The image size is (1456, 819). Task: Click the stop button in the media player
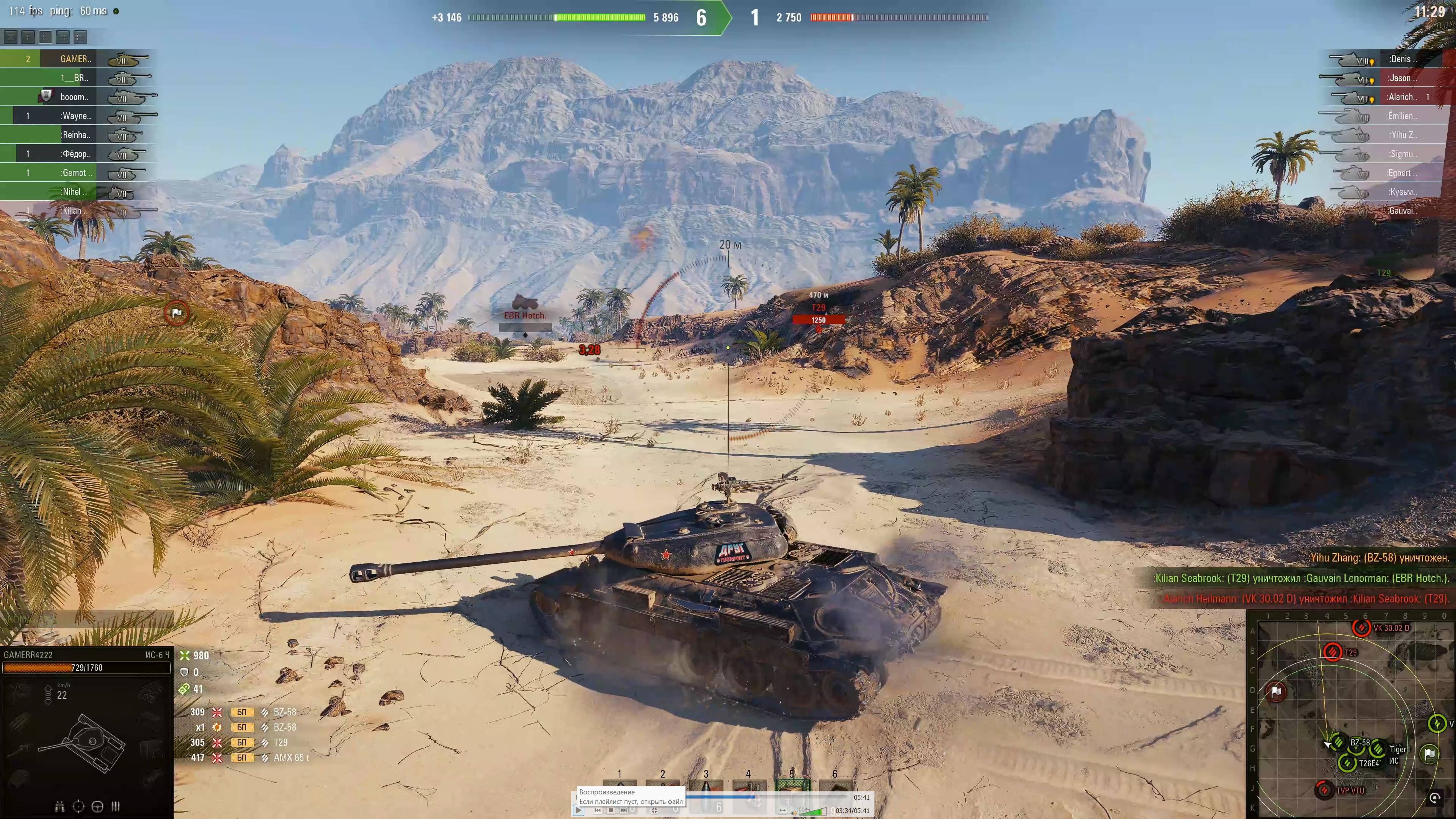tap(610, 810)
